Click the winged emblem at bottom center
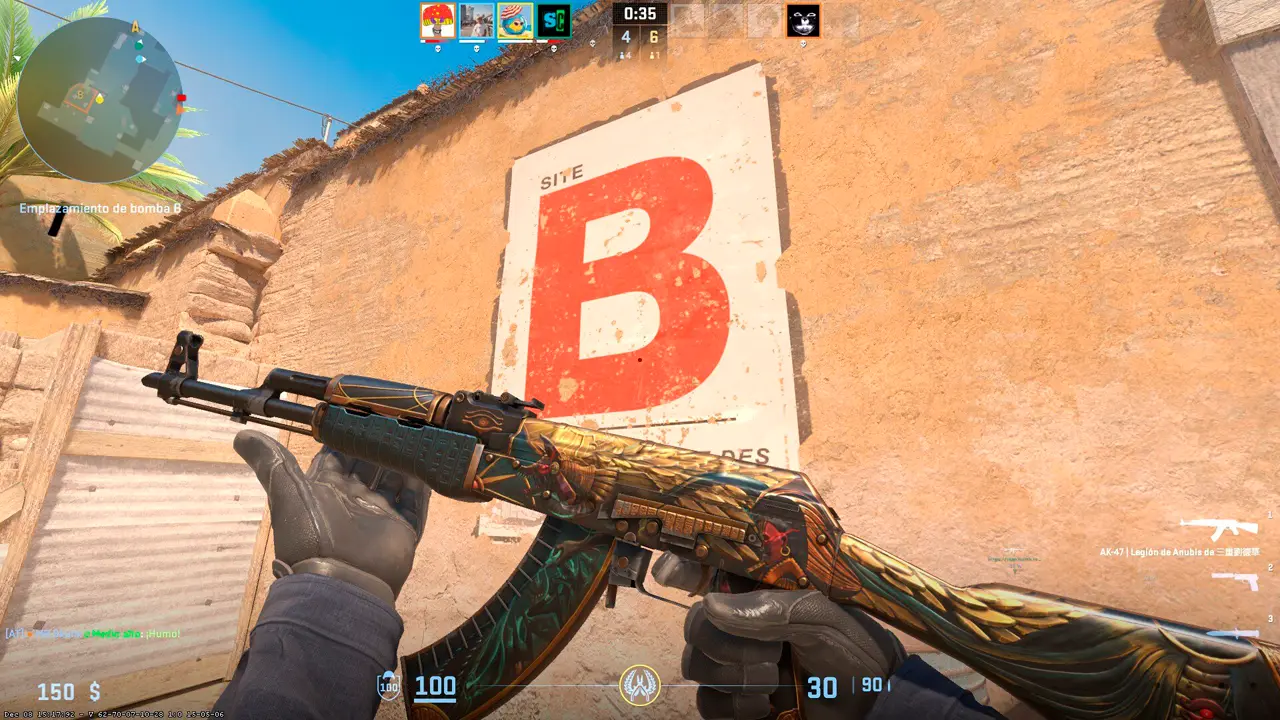The height and width of the screenshot is (720, 1280). click(x=639, y=685)
